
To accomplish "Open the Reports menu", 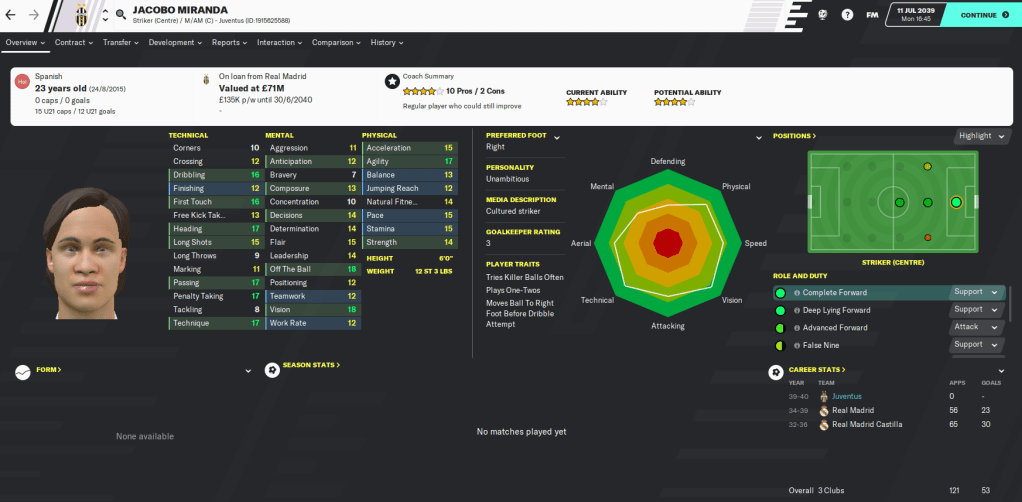I will tap(229, 43).
